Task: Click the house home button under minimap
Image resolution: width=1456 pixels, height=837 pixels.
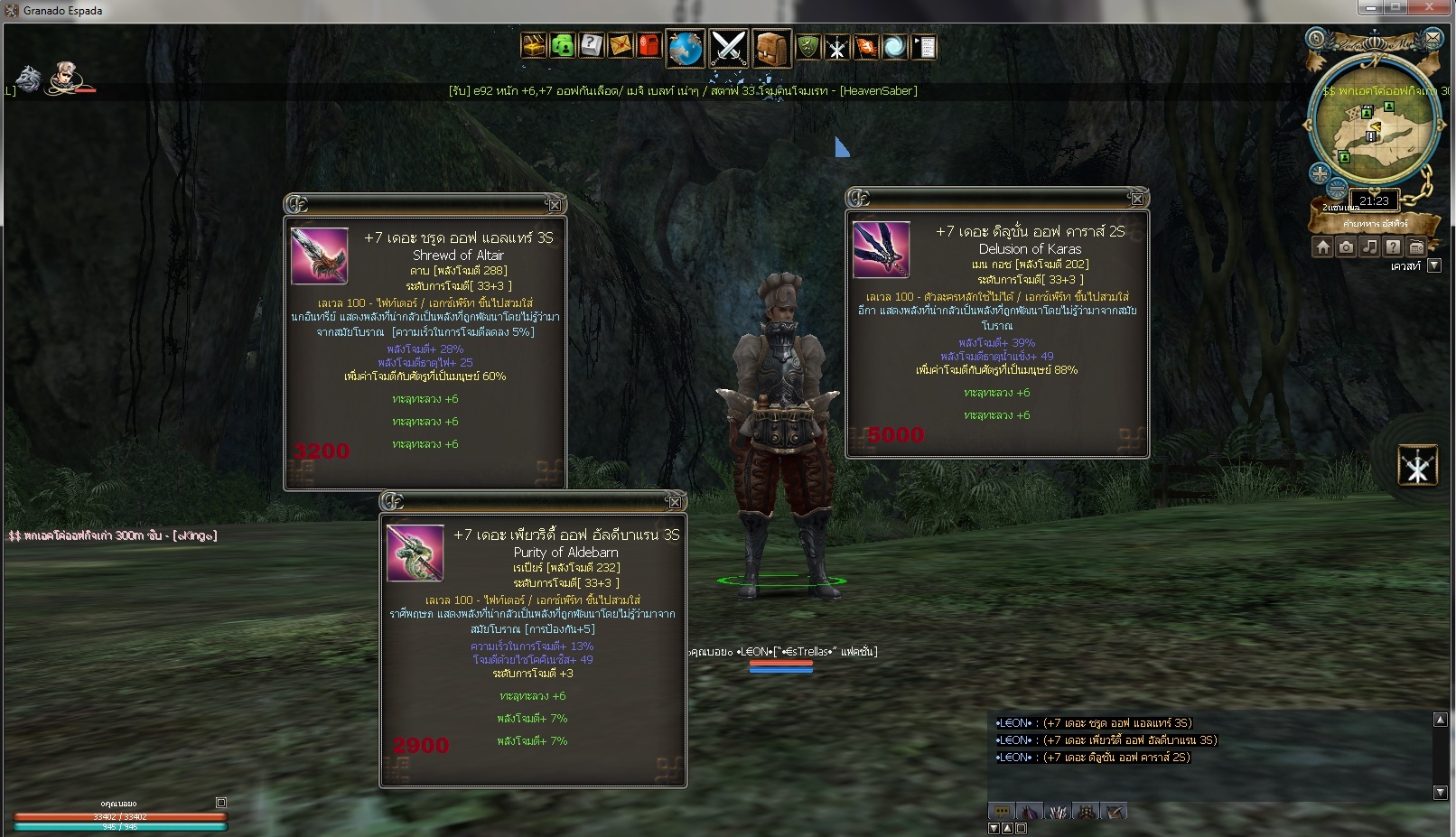Action: (x=1322, y=246)
